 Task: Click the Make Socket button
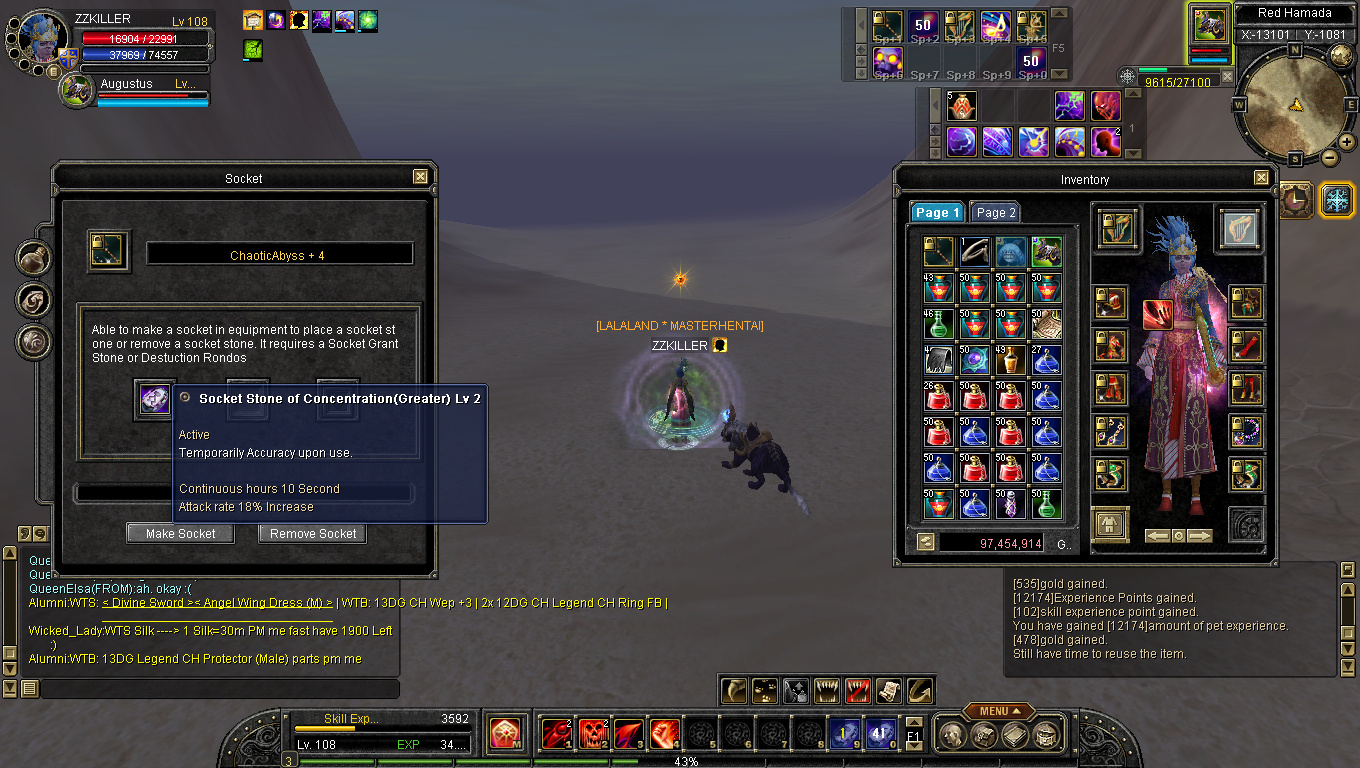pos(180,534)
